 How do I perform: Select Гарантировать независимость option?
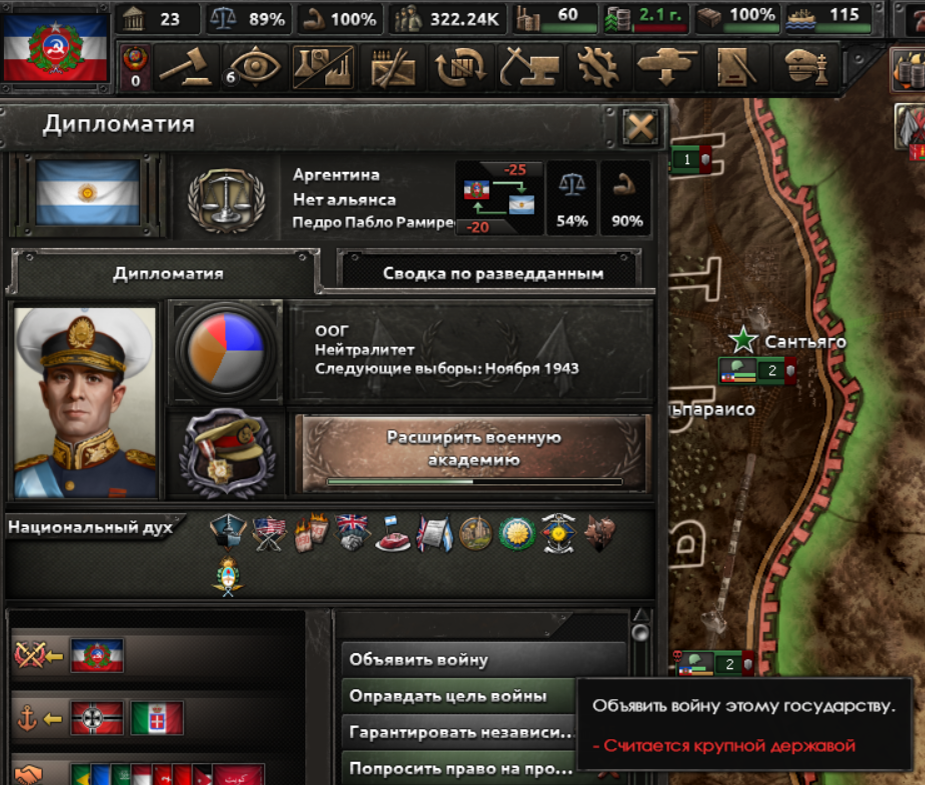coord(460,732)
